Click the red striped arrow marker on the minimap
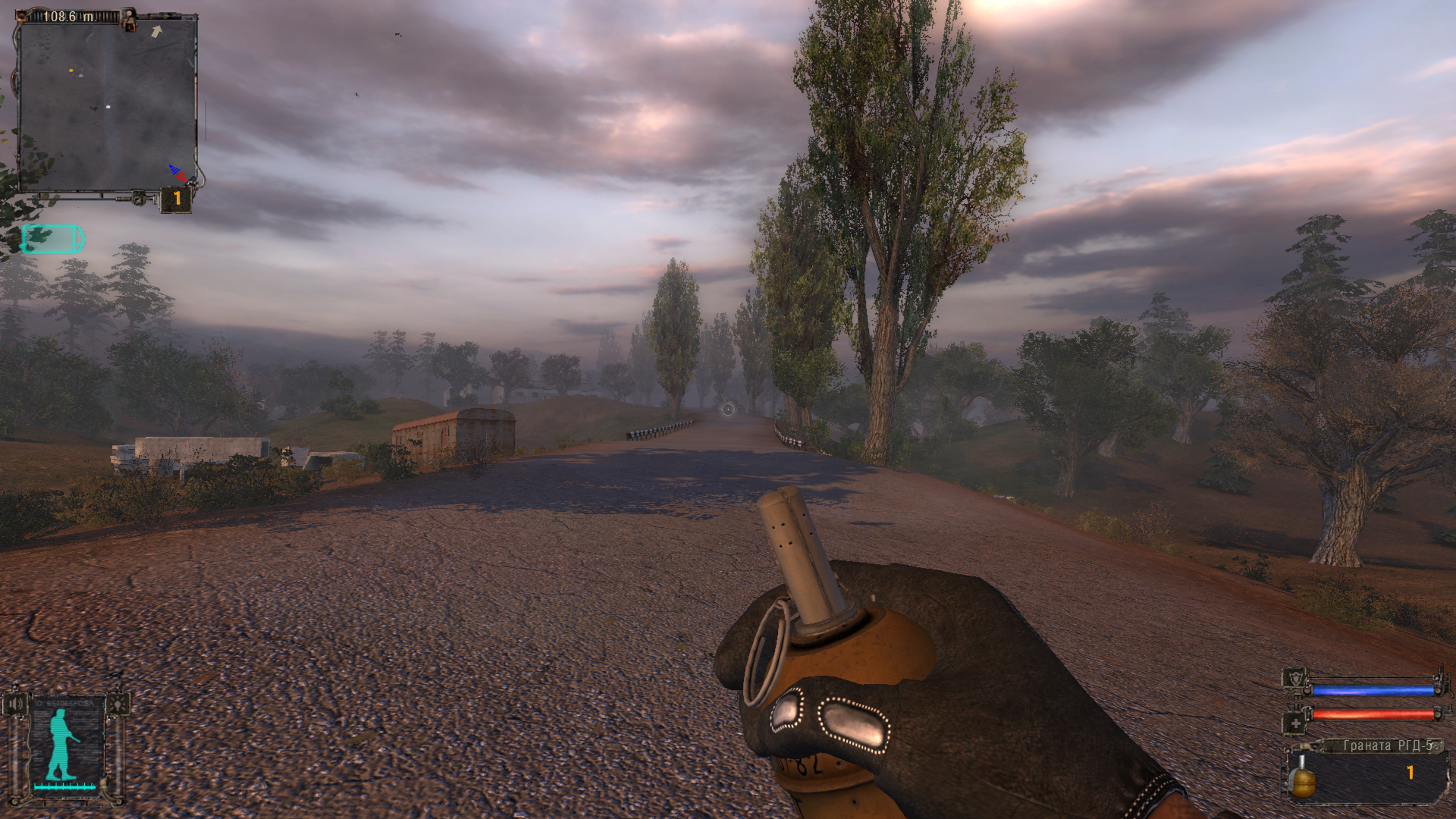This screenshot has height=819, width=1456. [x=181, y=177]
